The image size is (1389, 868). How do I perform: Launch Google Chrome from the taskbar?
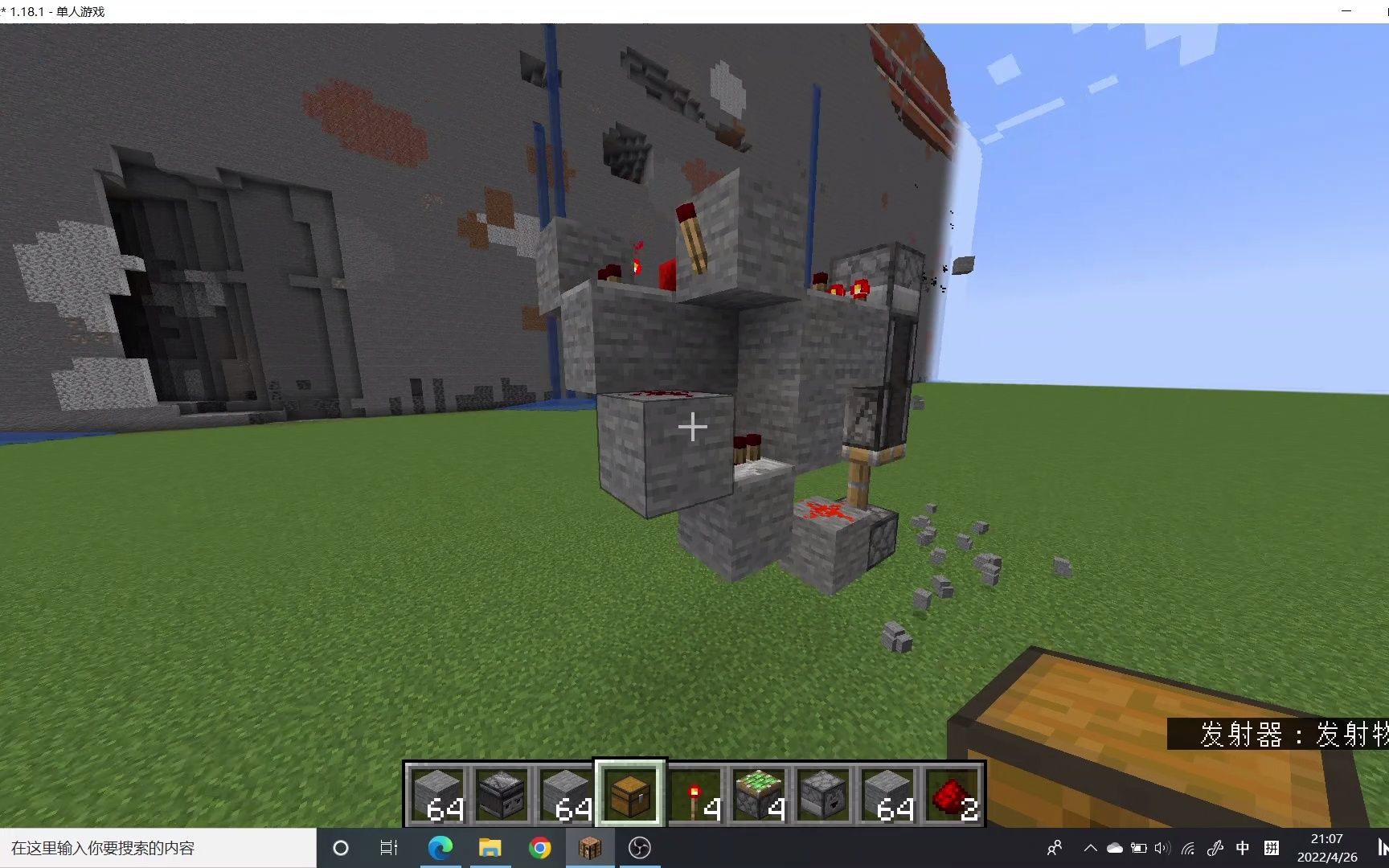point(540,847)
